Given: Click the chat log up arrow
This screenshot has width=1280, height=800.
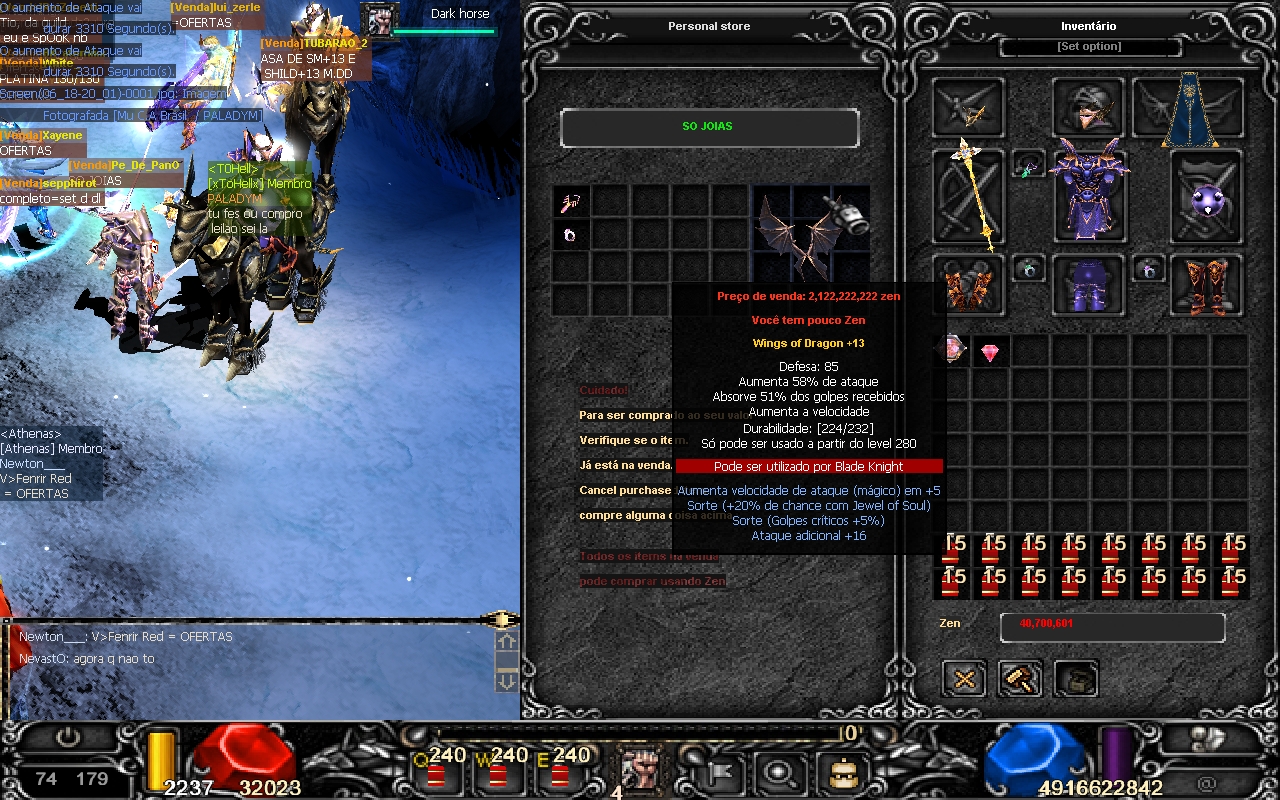Looking at the screenshot, I should [506, 641].
